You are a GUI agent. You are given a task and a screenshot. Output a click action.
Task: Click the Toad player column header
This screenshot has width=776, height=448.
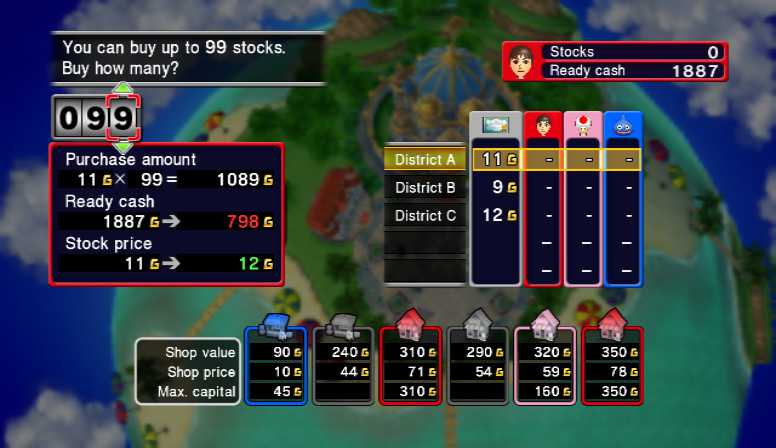[x=583, y=127]
